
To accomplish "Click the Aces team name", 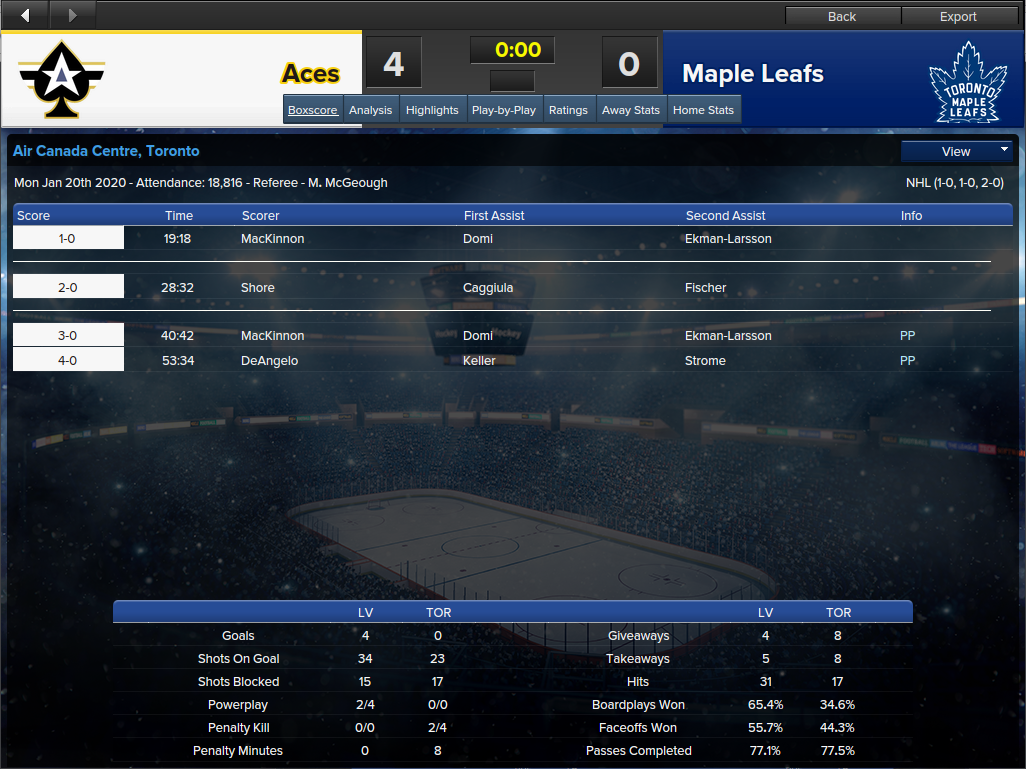I will 310,74.
